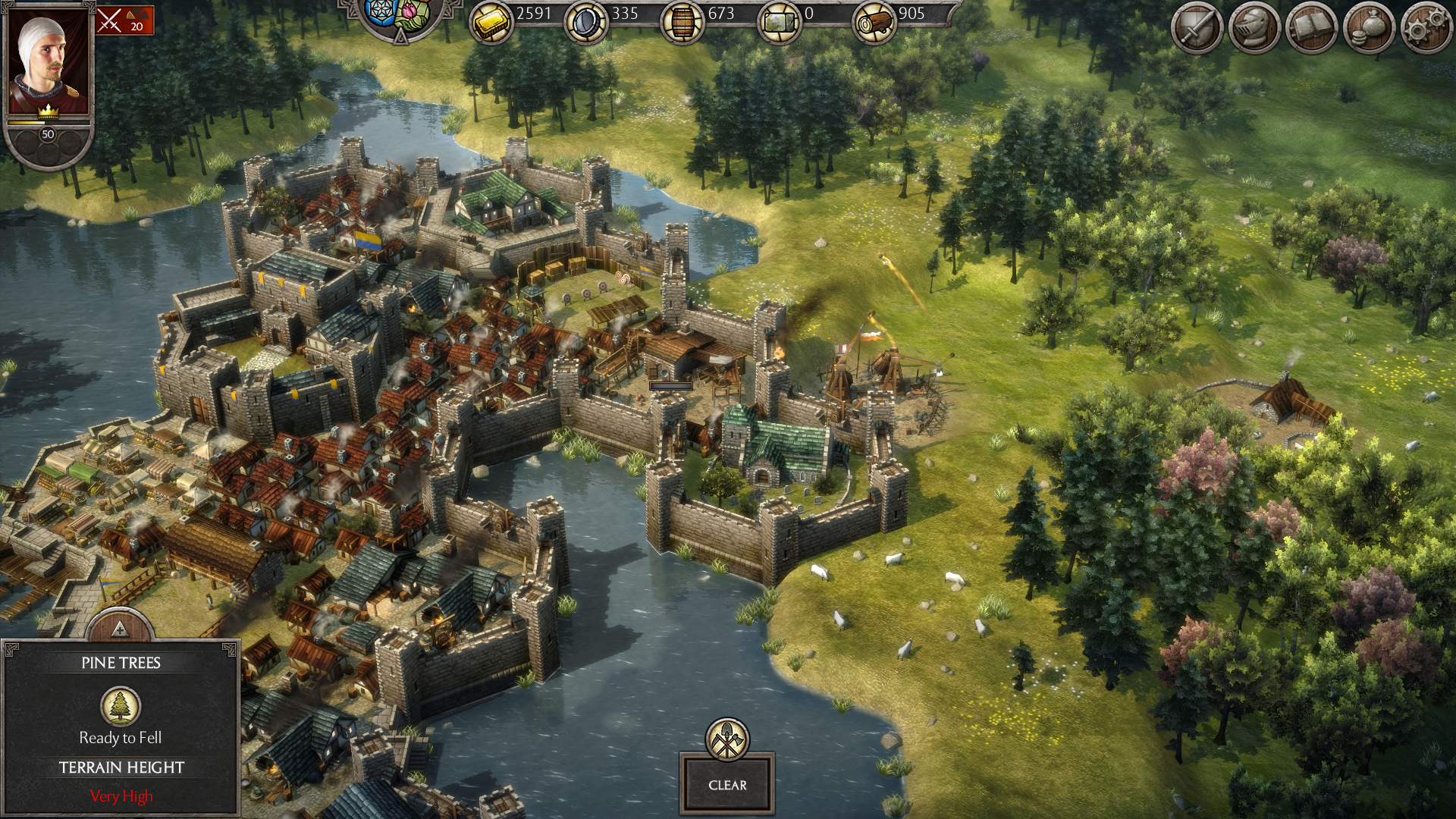
Task: Select the gold resource icon
Action: pos(491,23)
